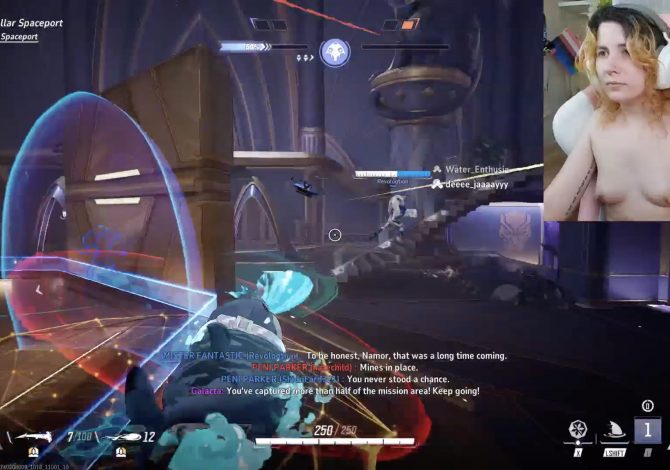Click the Water_Enthusia teammate nameplate
This screenshot has height=470, width=670.
477,170
